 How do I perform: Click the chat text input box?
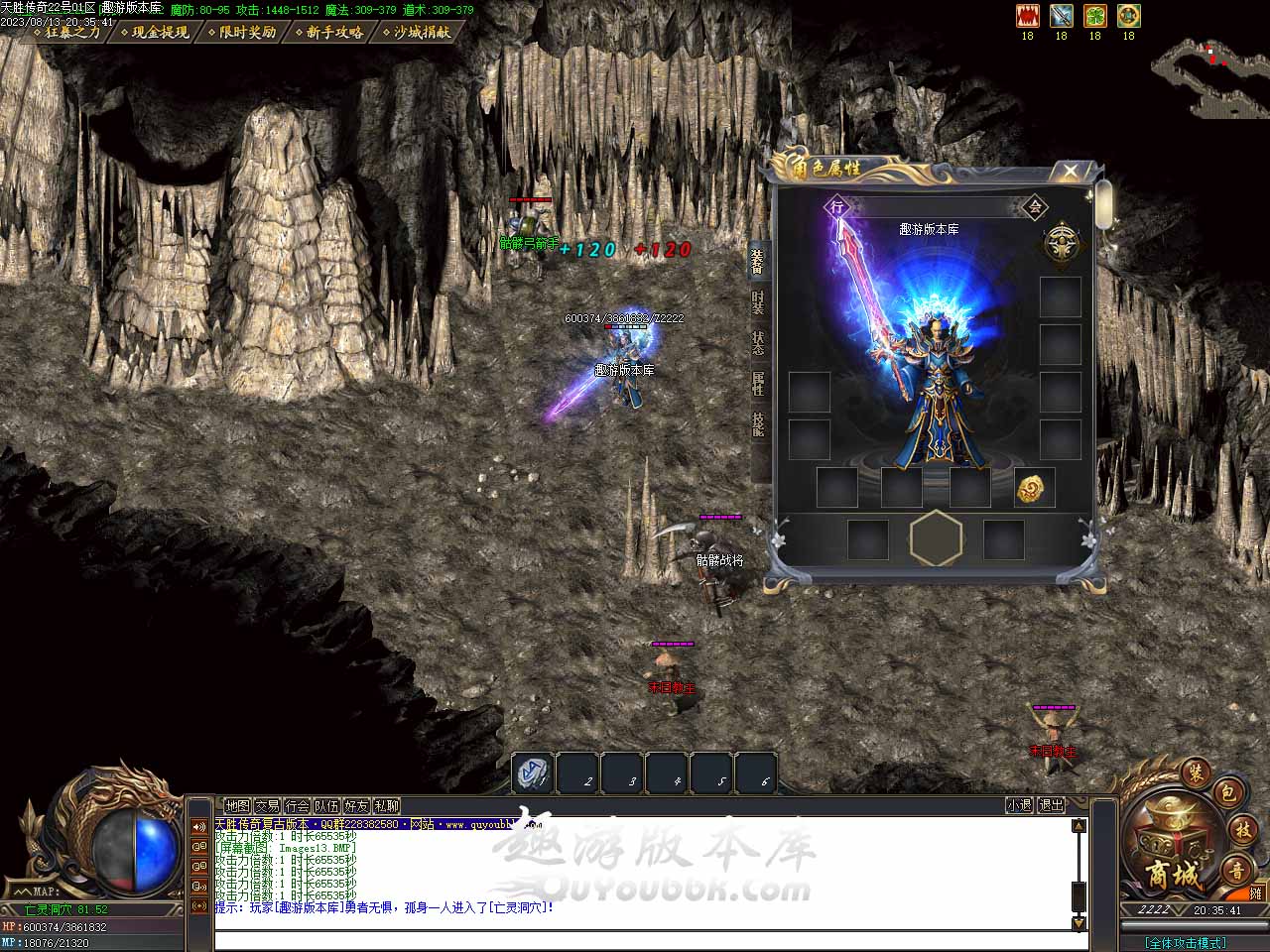[645, 940]
